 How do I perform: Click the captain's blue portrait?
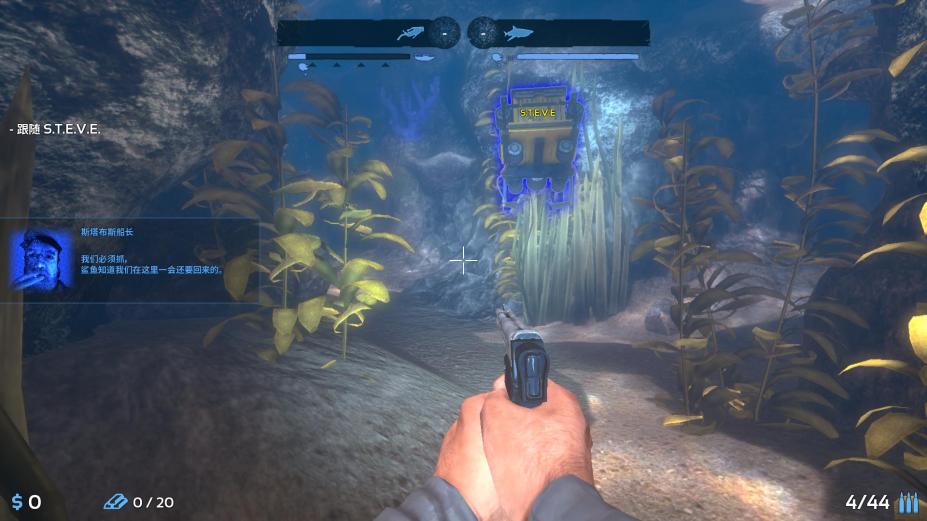(x=41, y=261)
